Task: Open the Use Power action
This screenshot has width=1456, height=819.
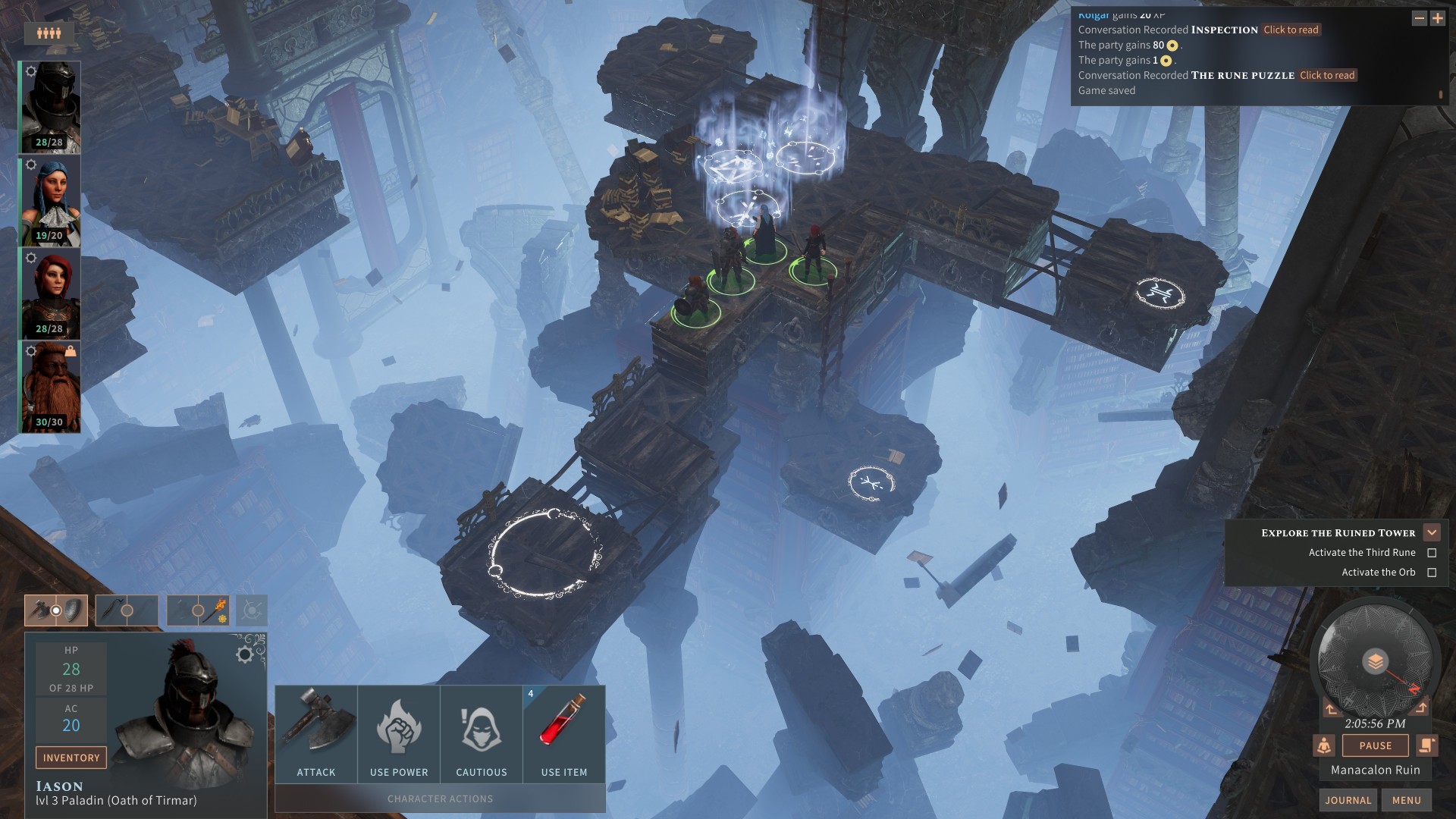Action: 399,733
